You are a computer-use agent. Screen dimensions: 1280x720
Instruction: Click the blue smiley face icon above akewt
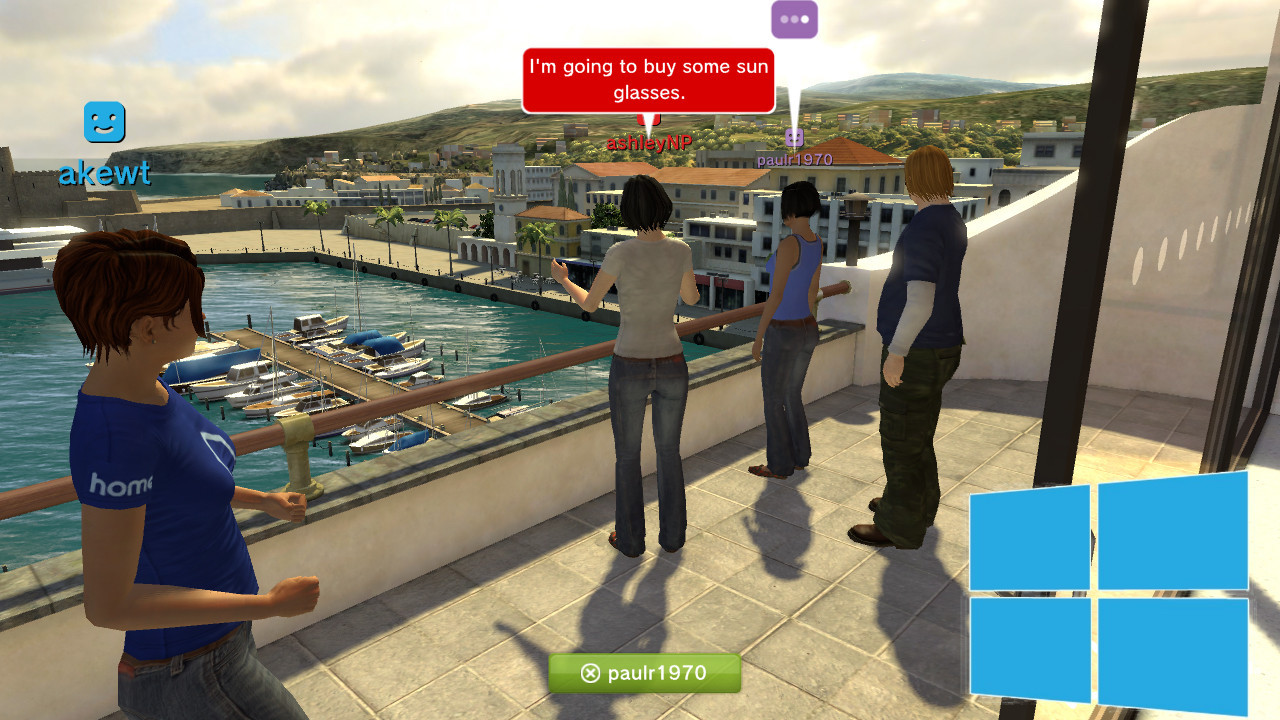104,122
